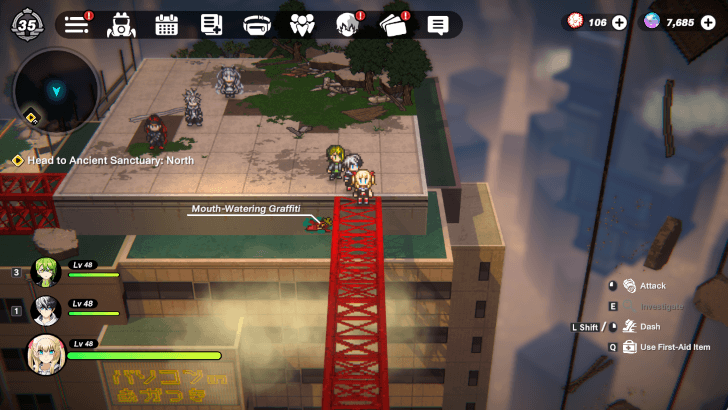Add more red currency with plus button
Screen dimensions: 728x410
tap(619, 22)
